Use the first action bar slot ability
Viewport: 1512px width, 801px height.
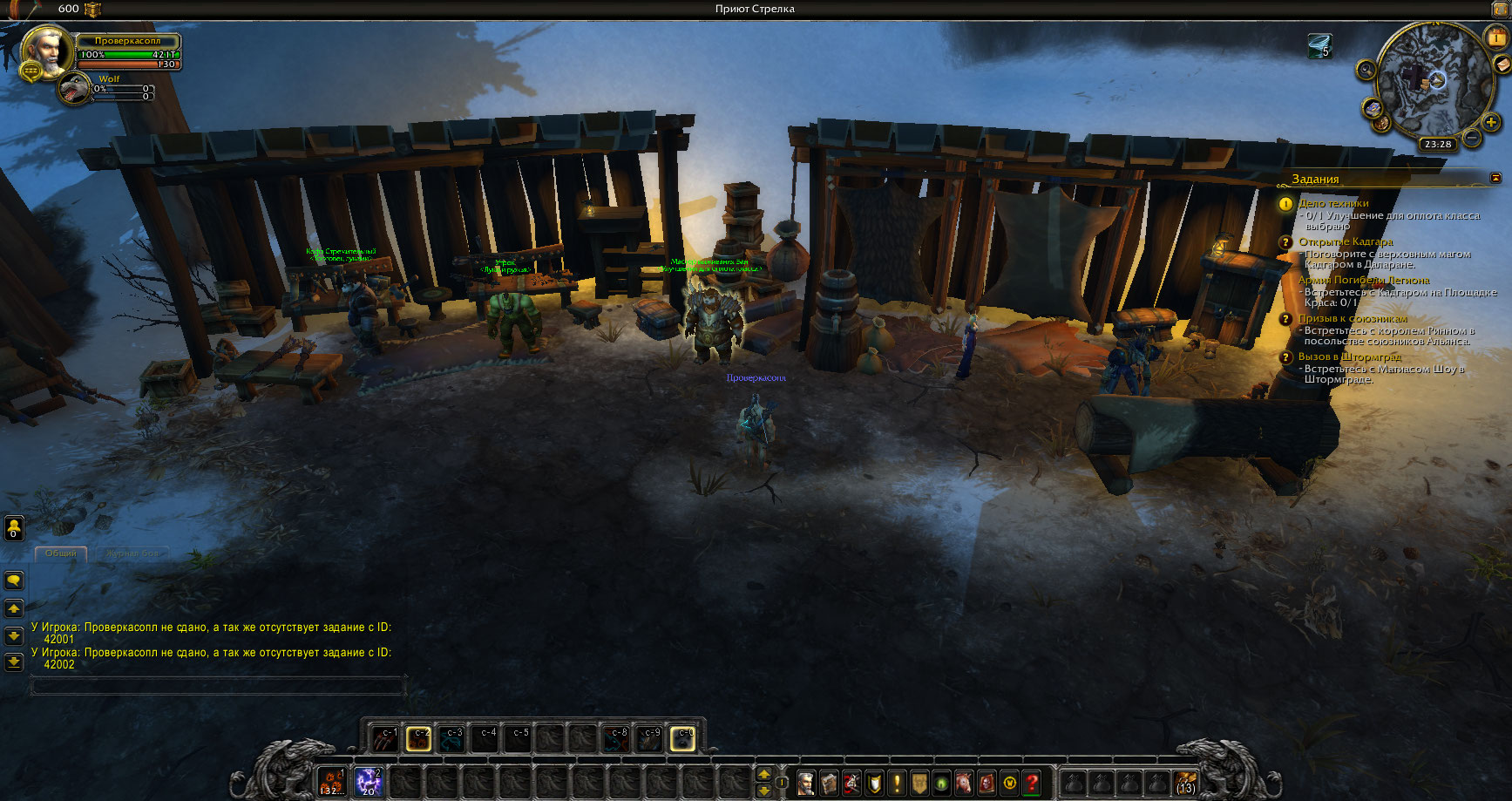click(x=331, y=782)
